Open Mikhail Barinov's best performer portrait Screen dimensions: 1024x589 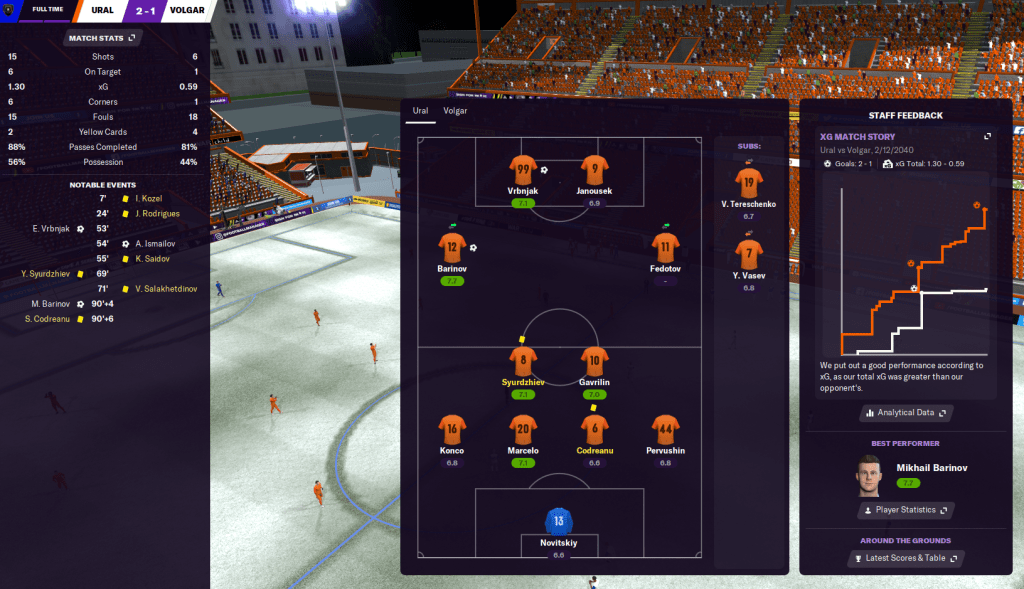click(x=871, y=475)
